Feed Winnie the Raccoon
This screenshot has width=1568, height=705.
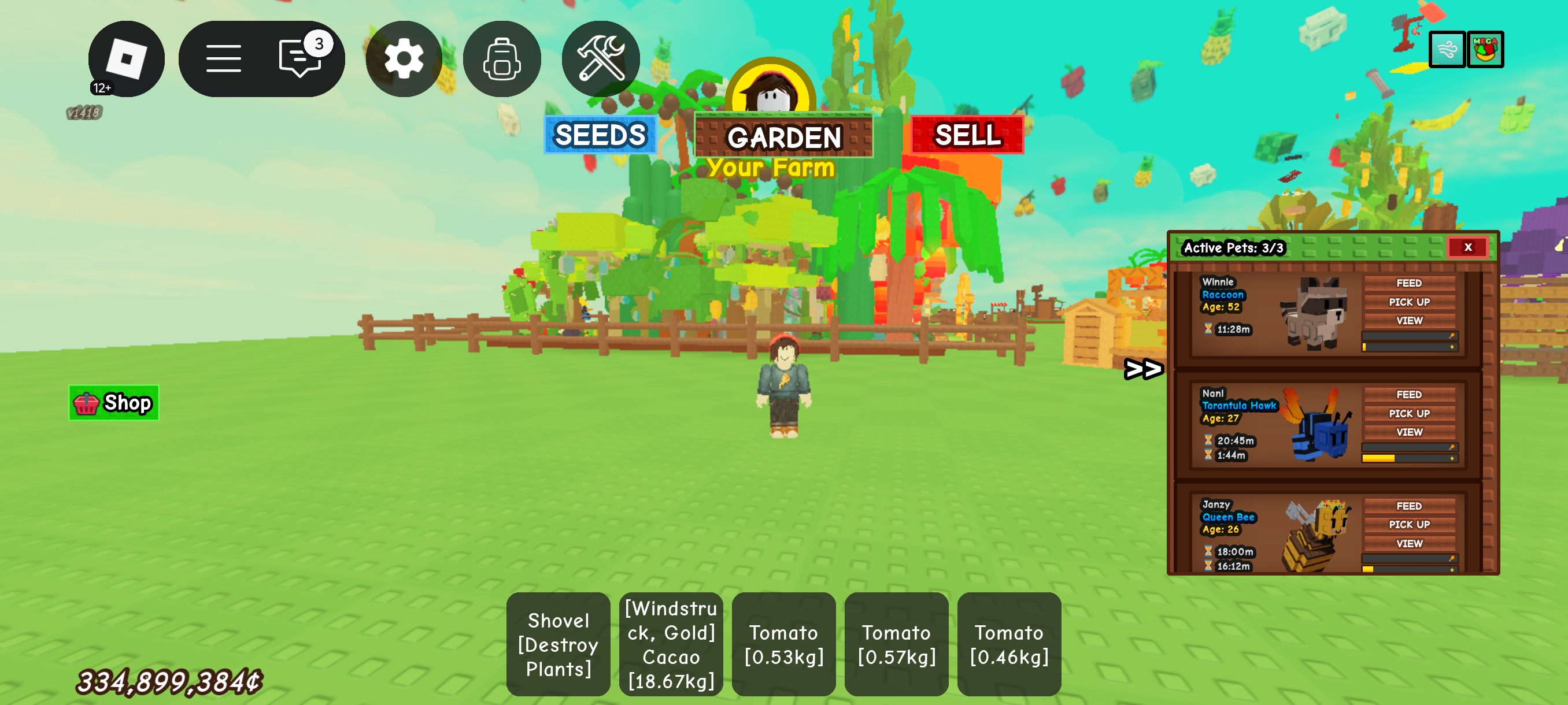[x=1408, y=283]
